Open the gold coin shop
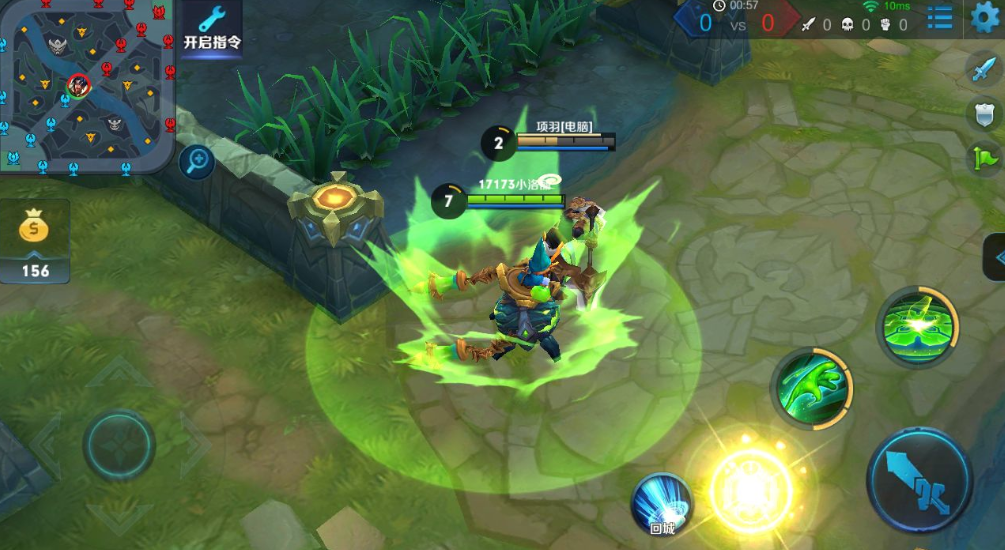Screen dimensions: 1005x550 pos(35,240)
